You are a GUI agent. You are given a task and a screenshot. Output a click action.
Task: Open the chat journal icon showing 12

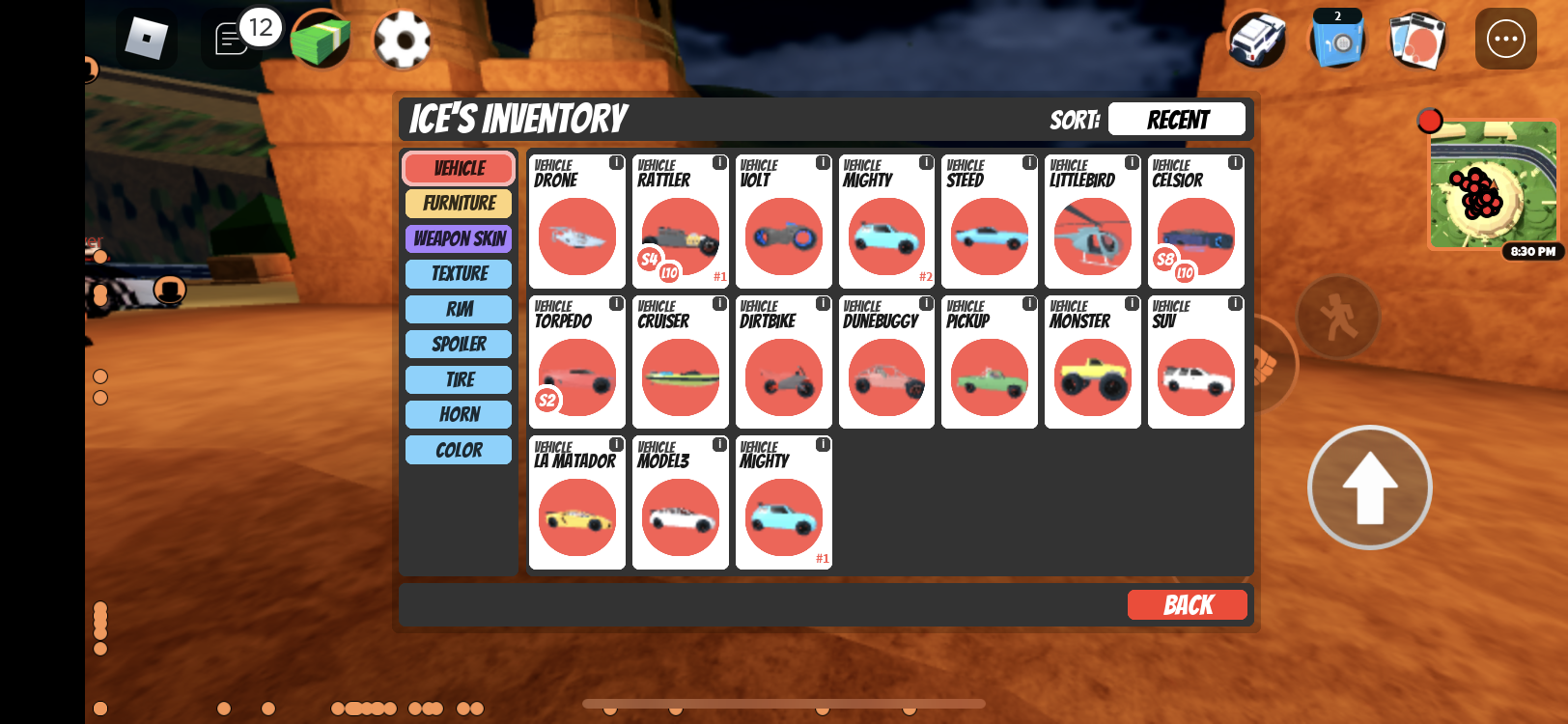click(x=232, y=39)
